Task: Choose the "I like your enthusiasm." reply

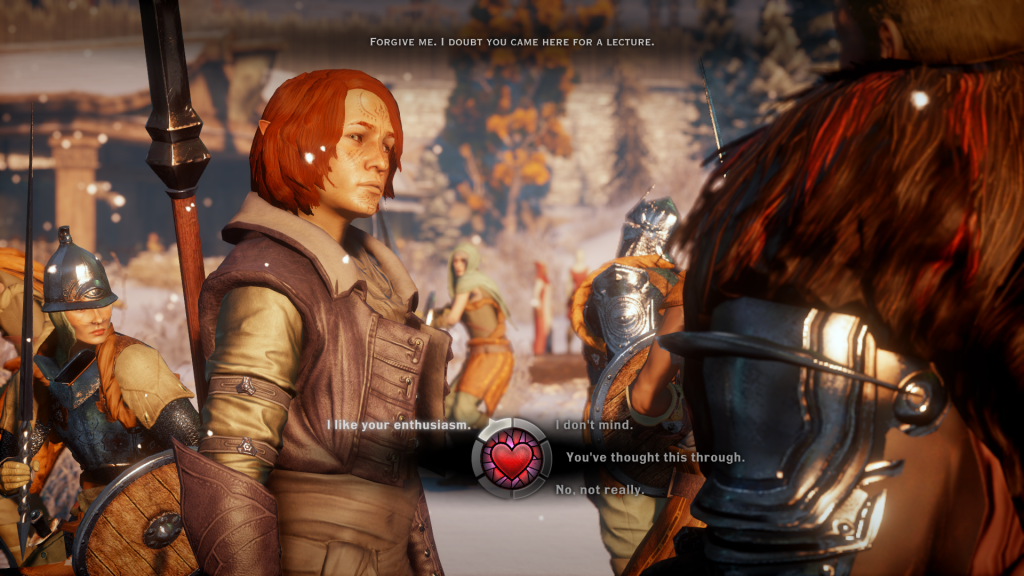Action: (x=396, y=426)
